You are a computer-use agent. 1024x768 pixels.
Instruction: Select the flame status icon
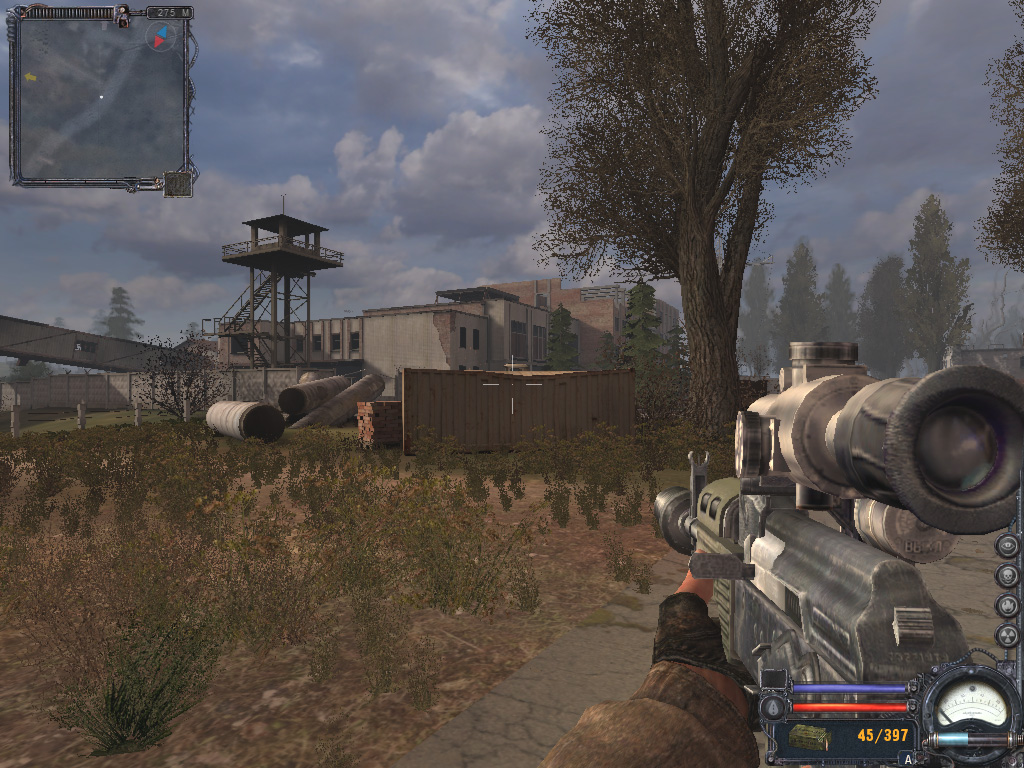[1007, 606]
